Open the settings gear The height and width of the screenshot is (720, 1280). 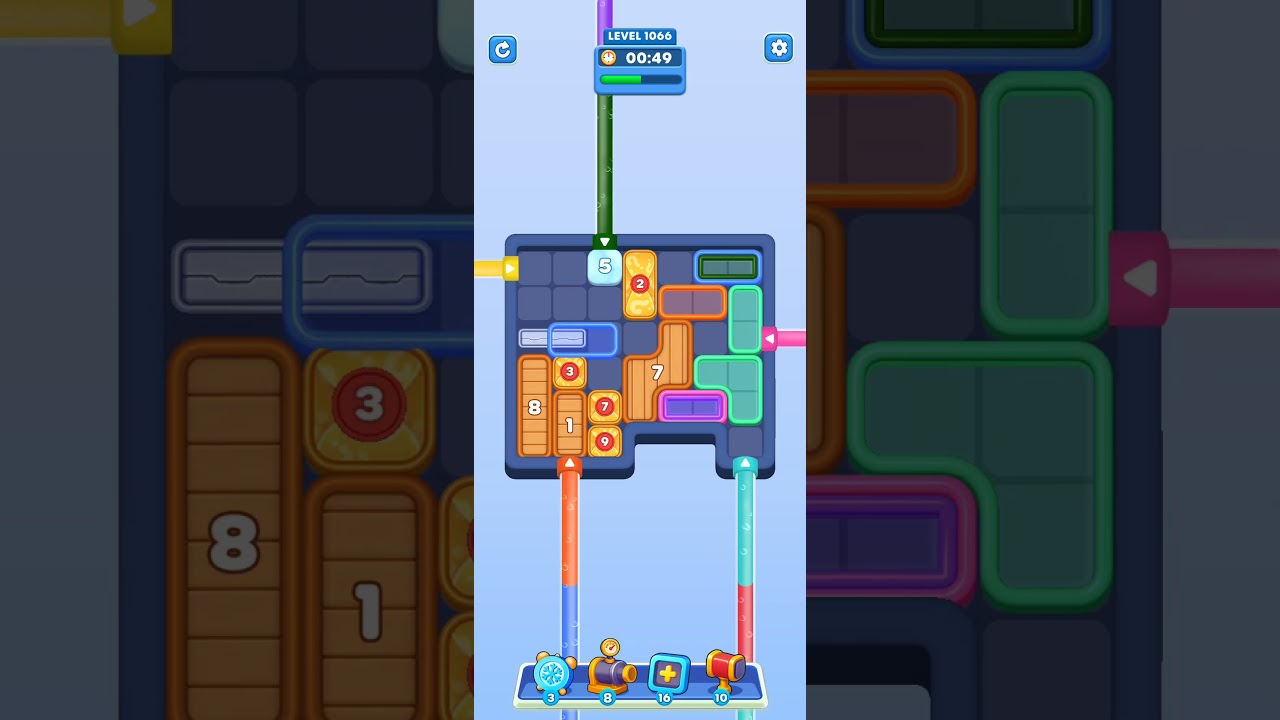[x=779, y=47]
